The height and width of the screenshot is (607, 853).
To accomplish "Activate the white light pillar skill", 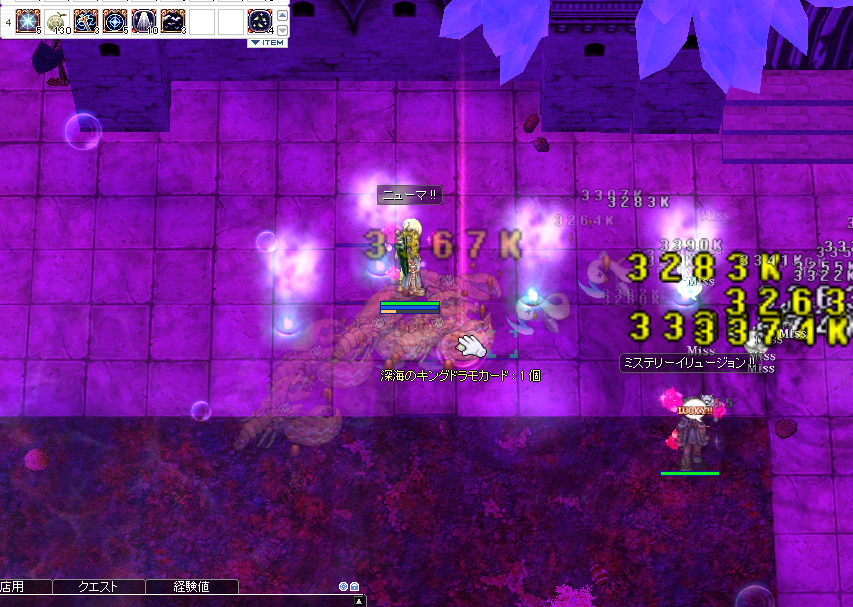I will pos(144,21).
